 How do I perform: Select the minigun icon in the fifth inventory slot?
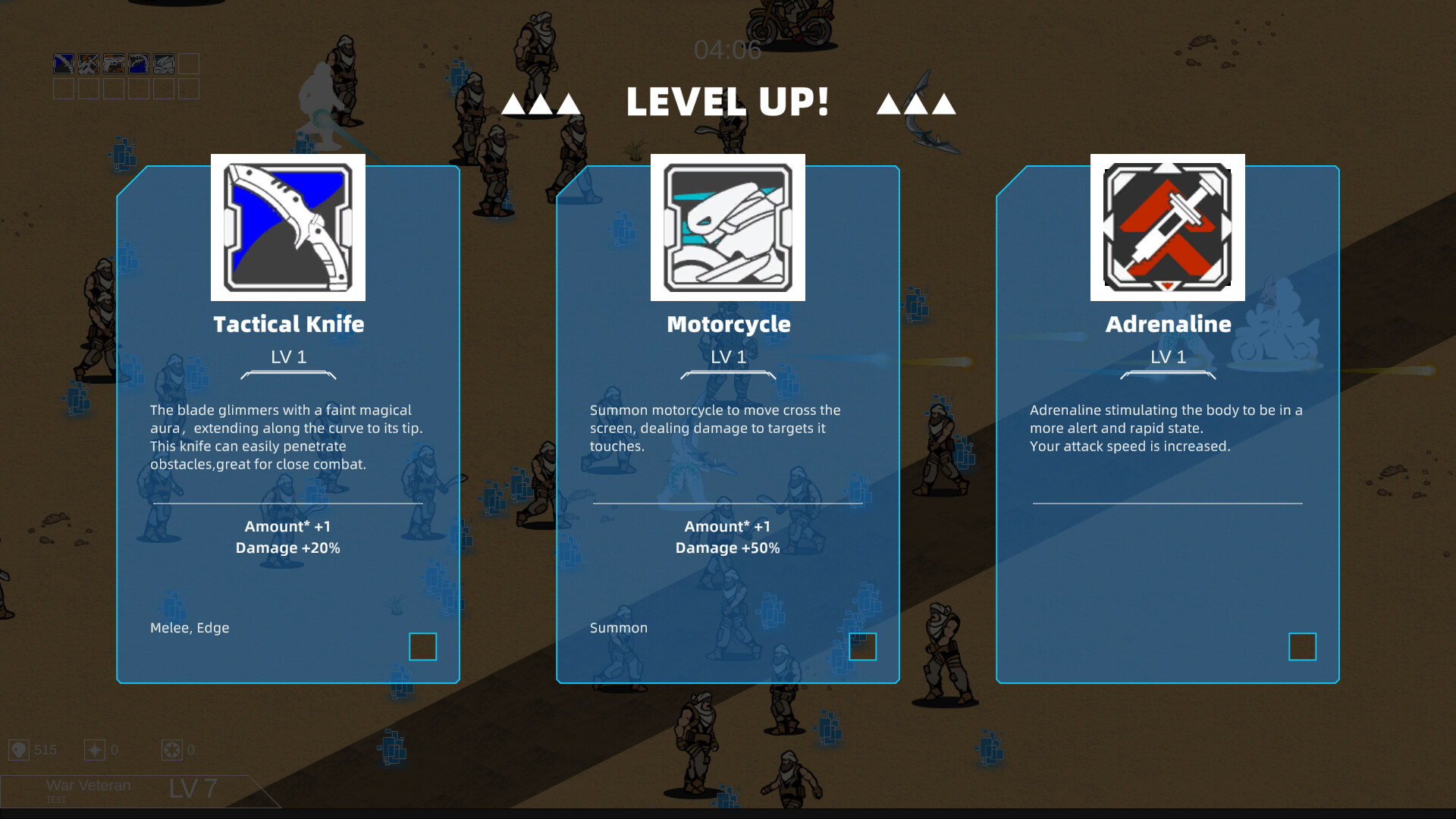[163, 64]
